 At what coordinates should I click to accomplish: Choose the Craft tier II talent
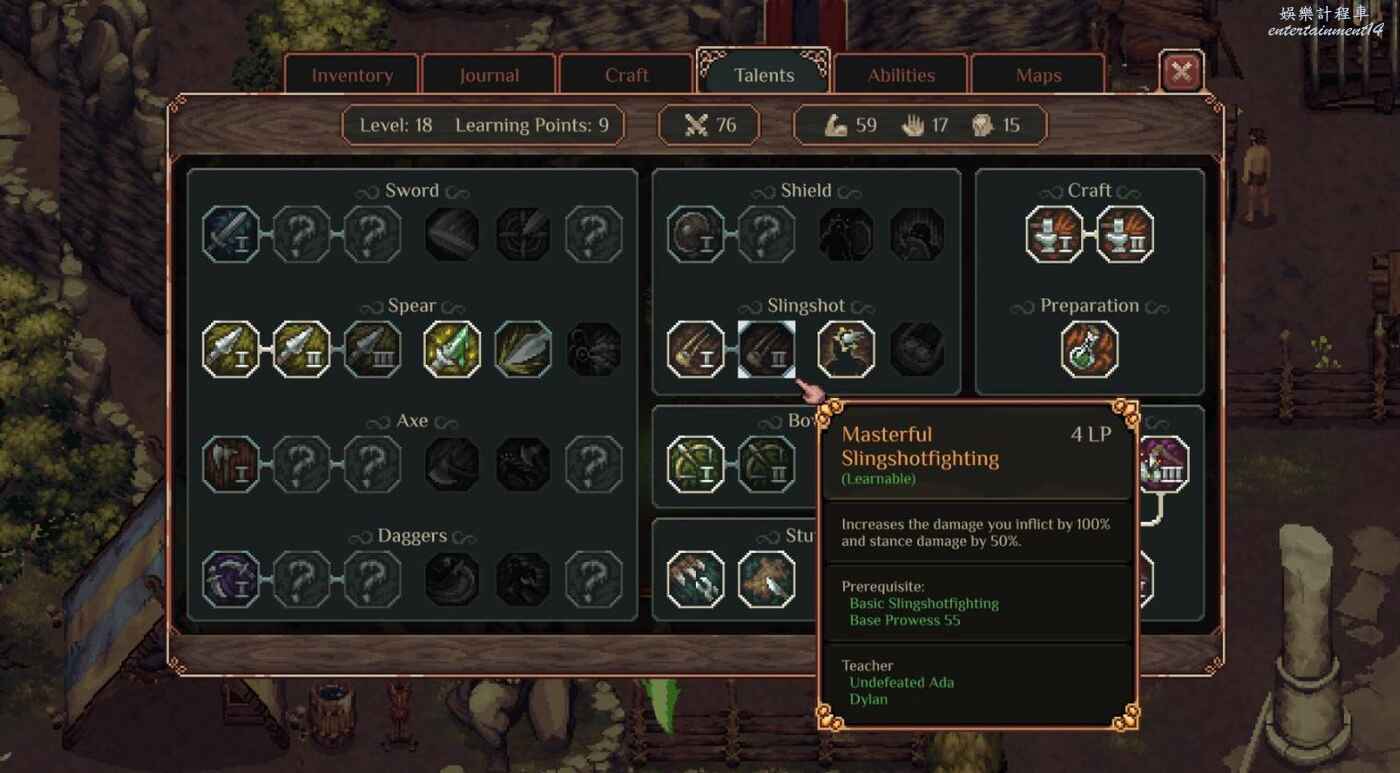[1125, 235]
